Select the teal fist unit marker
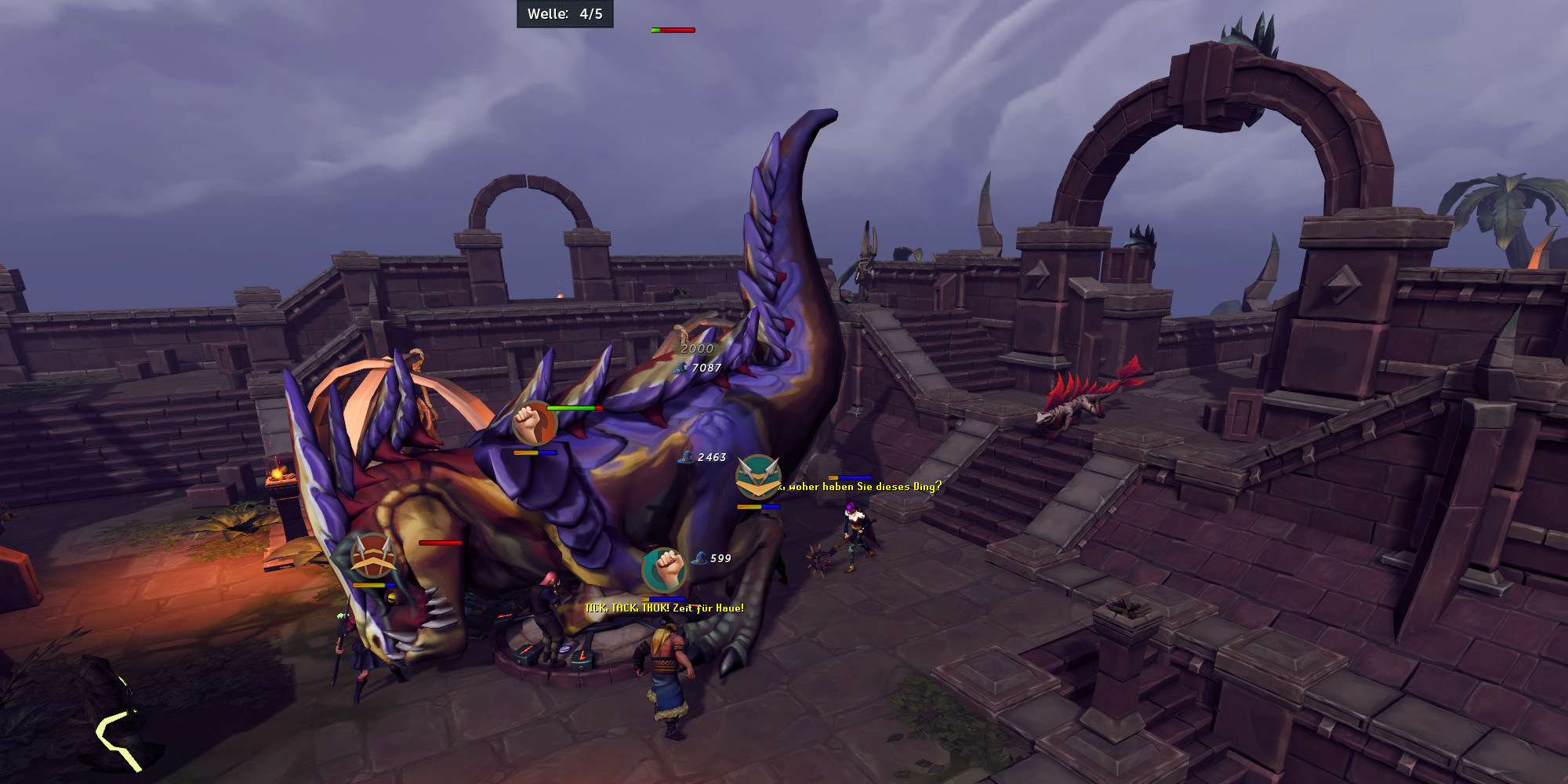1568x784 pixels. 665,570
